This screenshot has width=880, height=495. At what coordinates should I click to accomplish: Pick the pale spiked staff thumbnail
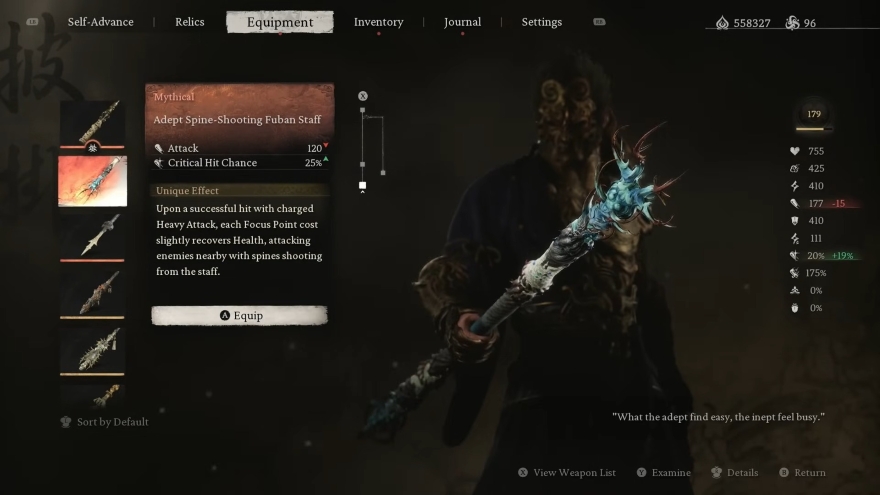point(93,349)
